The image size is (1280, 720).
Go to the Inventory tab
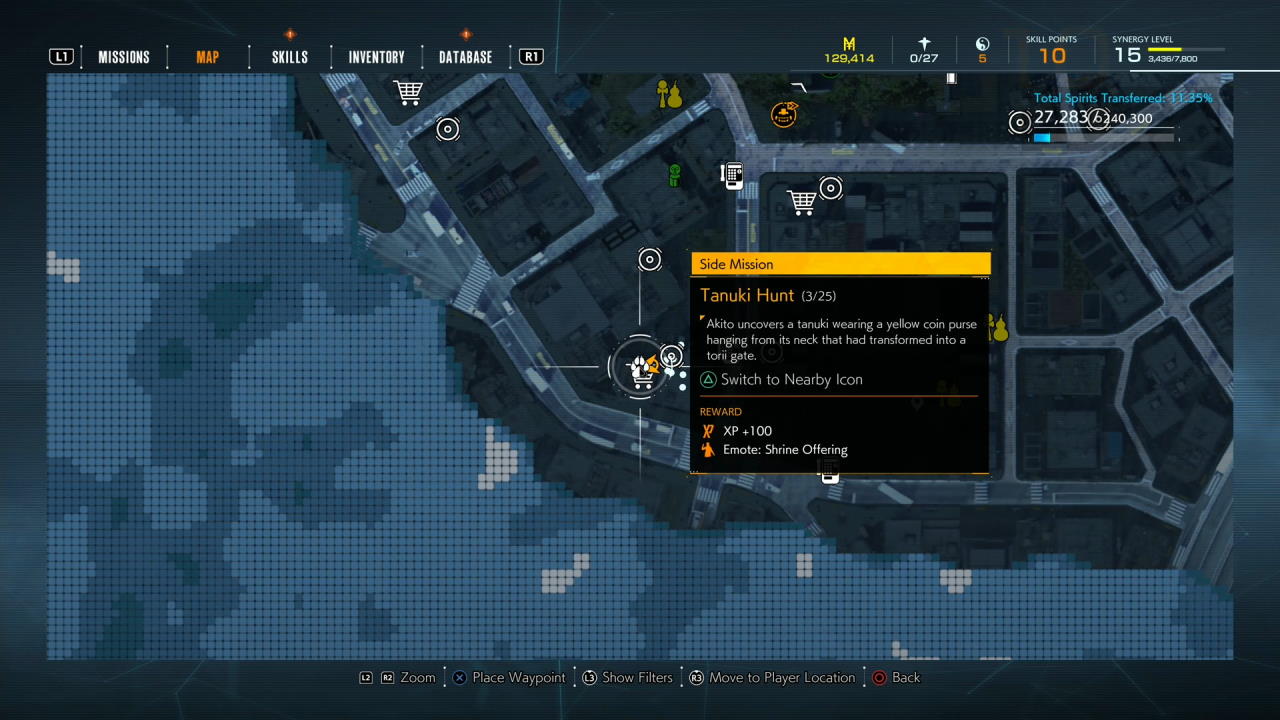tap(376, 57)
